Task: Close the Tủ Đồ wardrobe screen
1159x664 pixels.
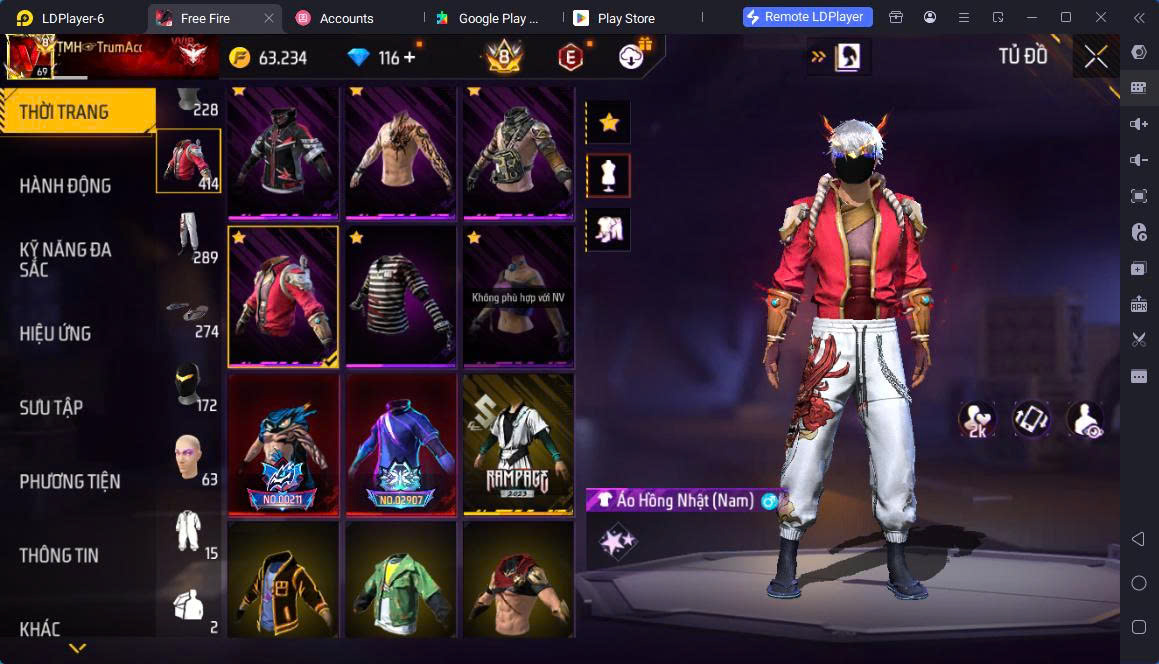Action: (1096, 57)
